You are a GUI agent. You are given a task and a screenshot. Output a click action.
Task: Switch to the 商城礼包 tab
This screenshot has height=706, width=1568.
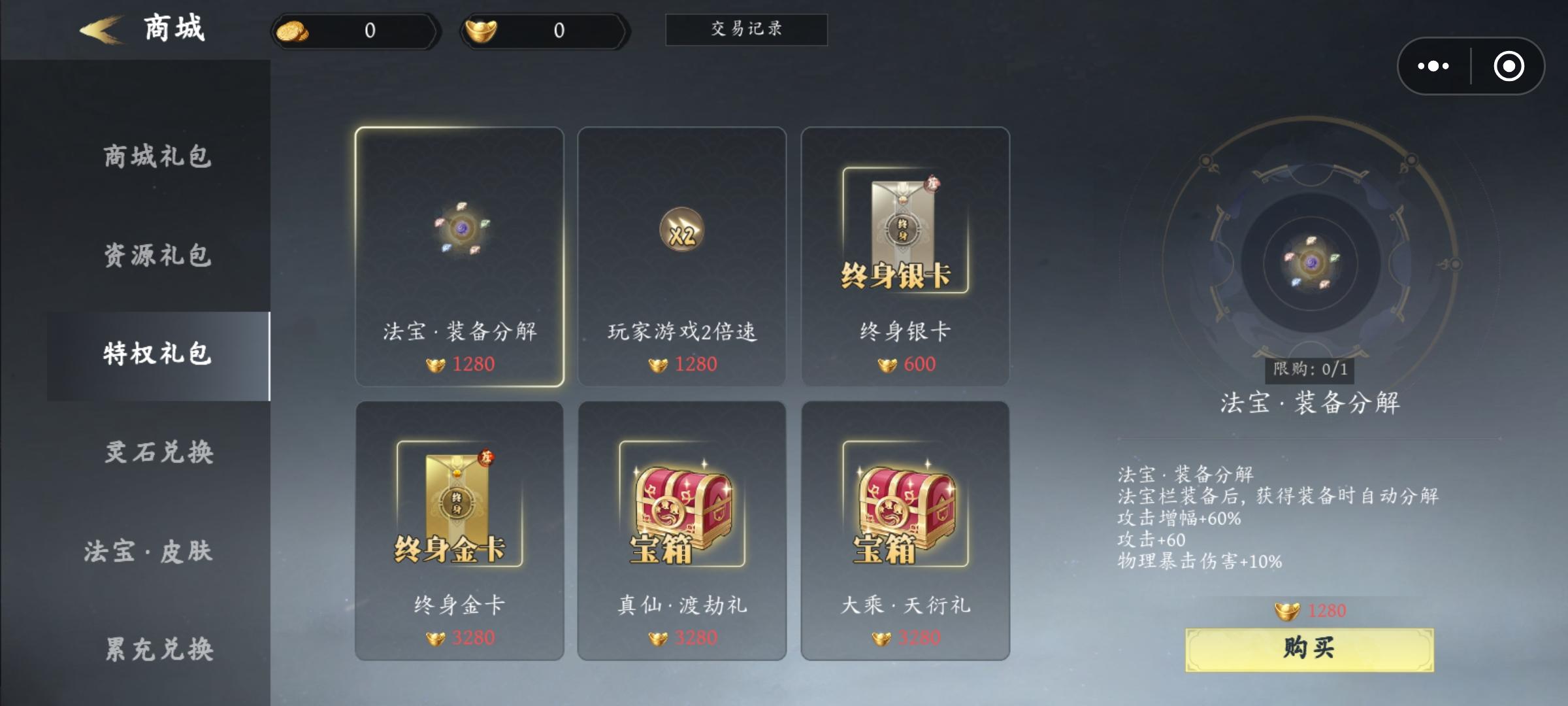point(155,156)
